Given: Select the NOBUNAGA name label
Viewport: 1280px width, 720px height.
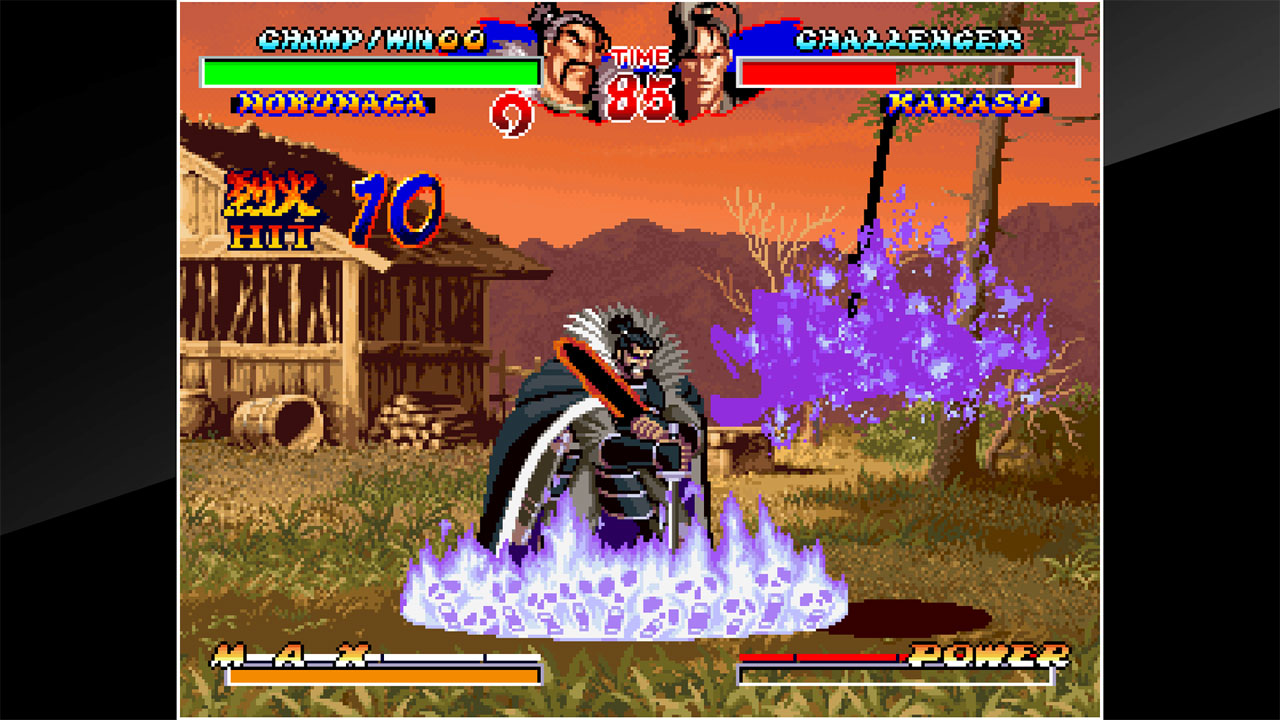Looking at the screenshot, I should pos(335,101).
